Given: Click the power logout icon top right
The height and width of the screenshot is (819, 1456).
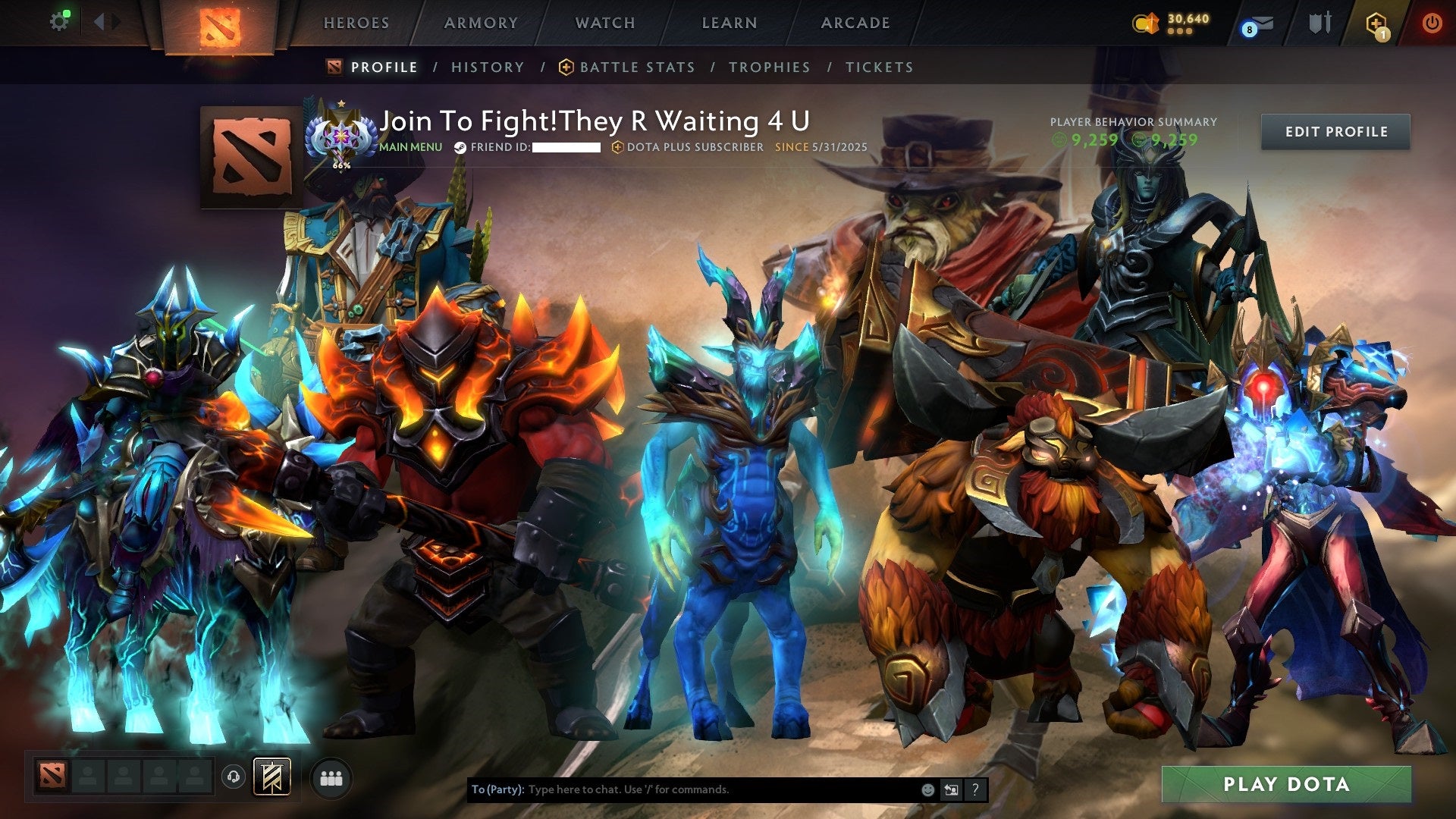Looking at the screenshot, I should click(1432, 23).
